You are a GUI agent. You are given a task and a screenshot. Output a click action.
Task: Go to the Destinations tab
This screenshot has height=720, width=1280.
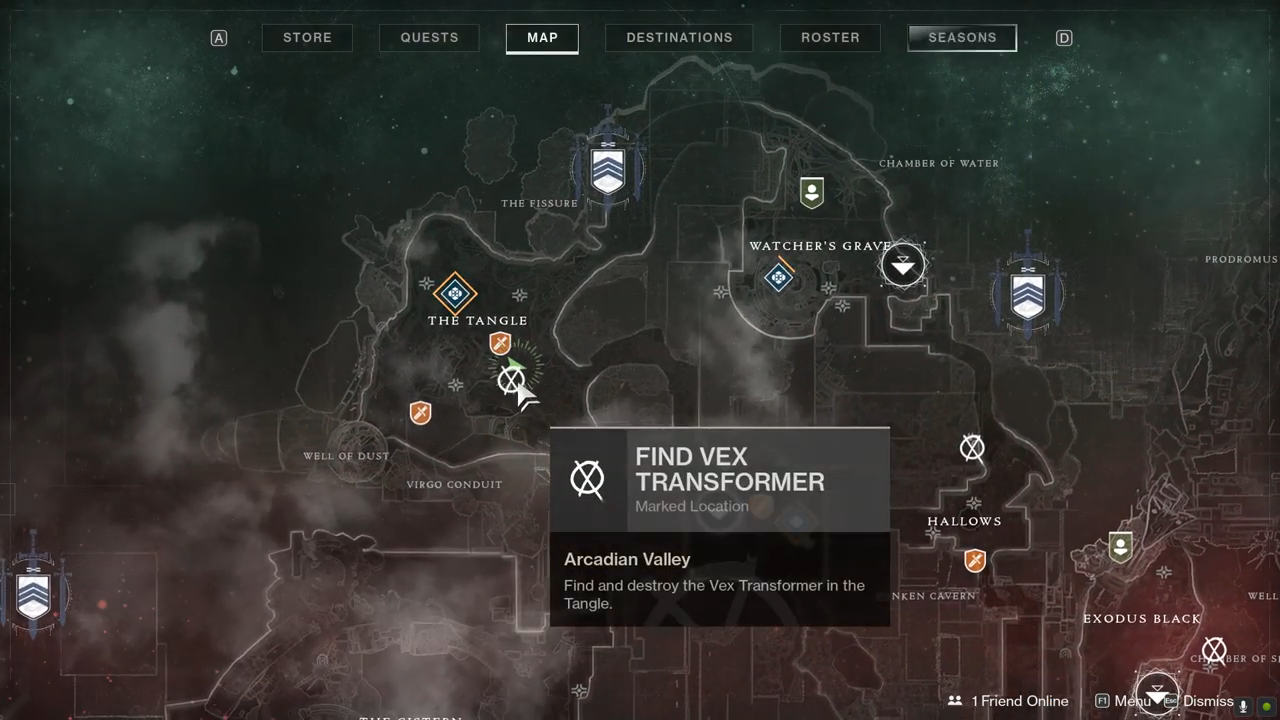click(x=679, y=38)
